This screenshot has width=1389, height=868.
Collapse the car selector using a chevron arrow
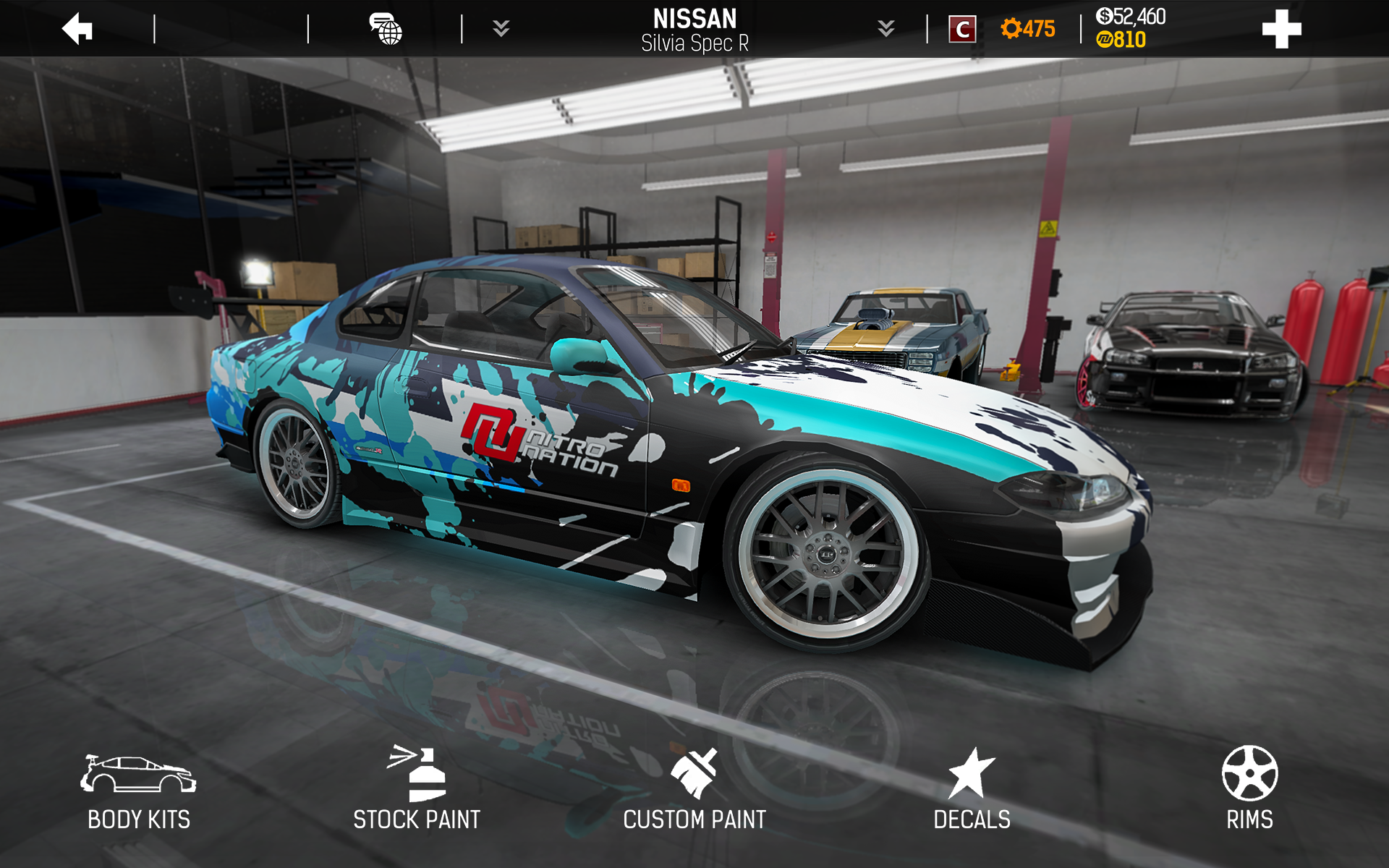(500, 29)
